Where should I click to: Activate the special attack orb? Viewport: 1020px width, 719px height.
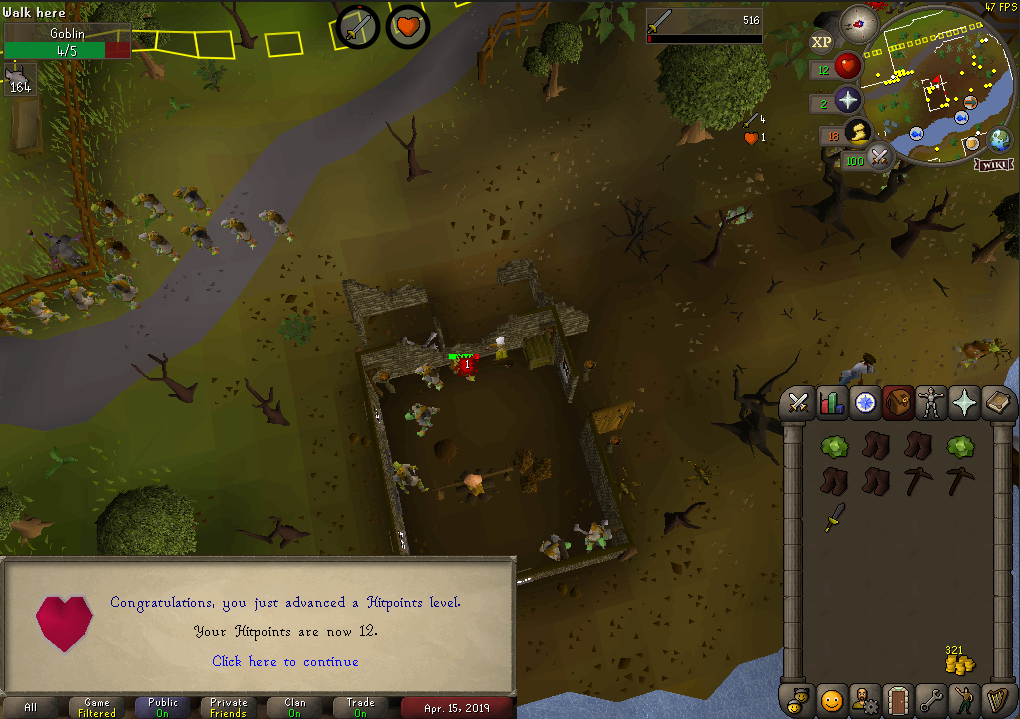(x=879, y=157)
